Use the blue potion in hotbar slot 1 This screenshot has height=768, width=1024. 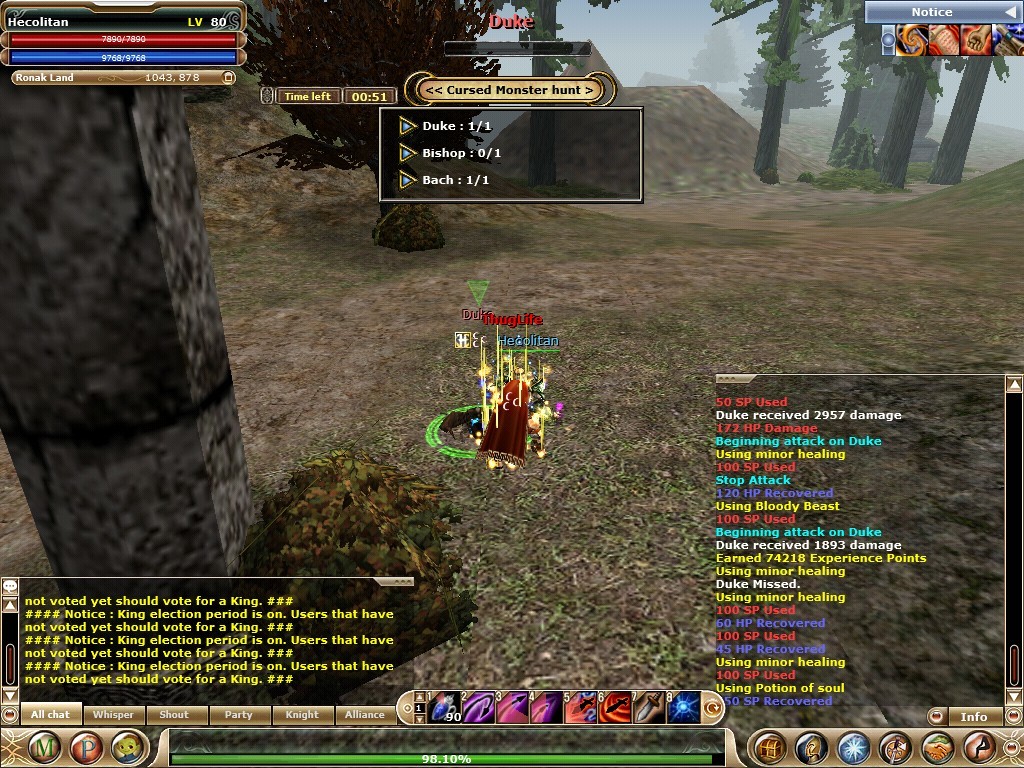444,707
